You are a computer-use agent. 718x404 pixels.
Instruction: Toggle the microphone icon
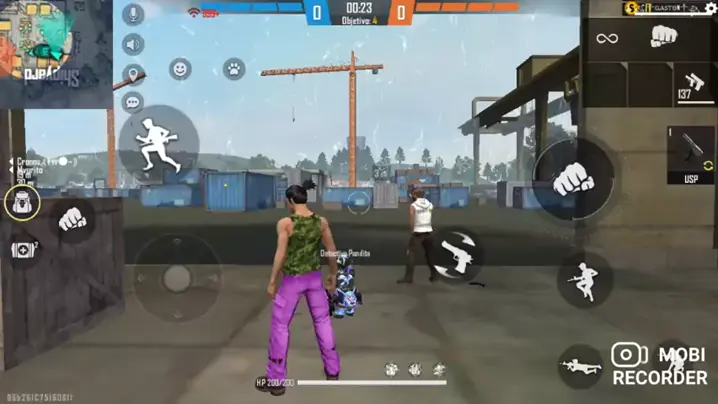pyautogui.click(x=133, y=15)
